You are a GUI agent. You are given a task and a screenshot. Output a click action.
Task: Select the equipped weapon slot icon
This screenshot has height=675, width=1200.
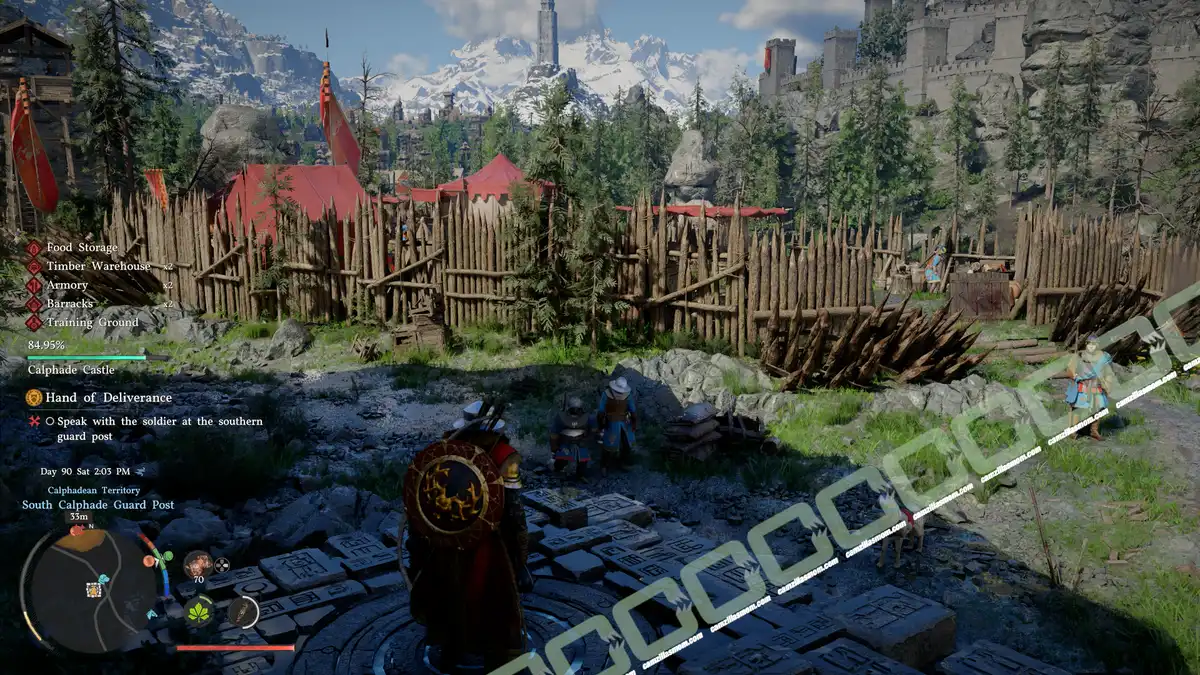point(243,611)
